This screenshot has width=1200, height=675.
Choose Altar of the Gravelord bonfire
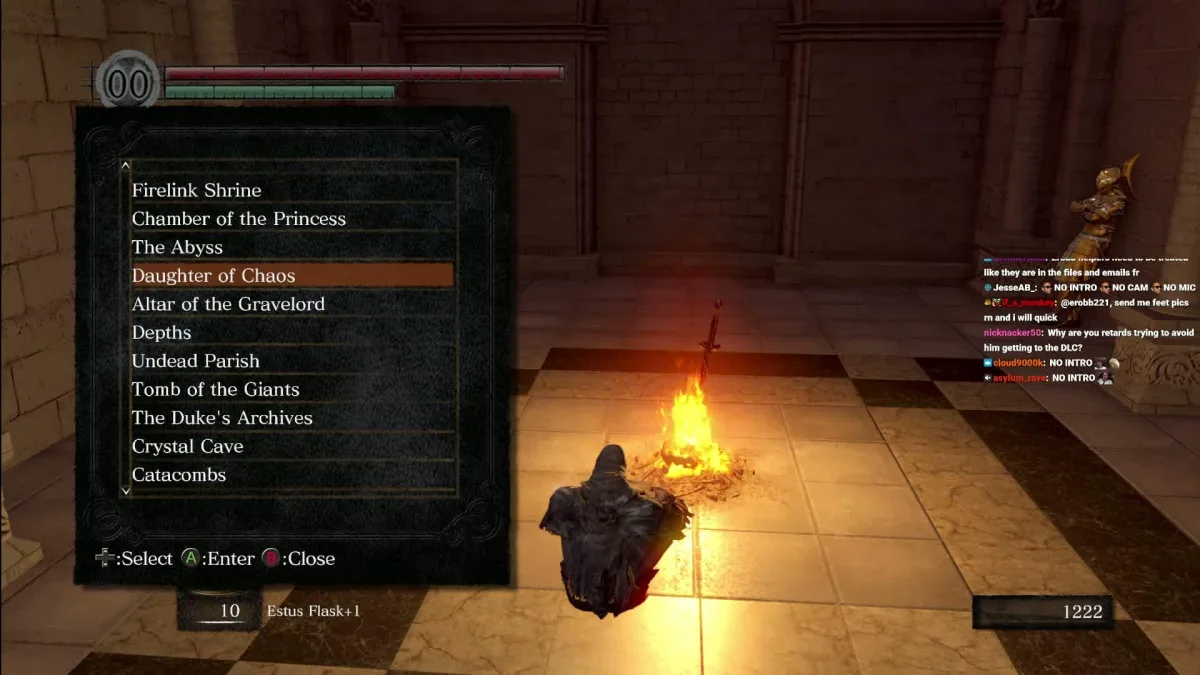click(228, 304)
